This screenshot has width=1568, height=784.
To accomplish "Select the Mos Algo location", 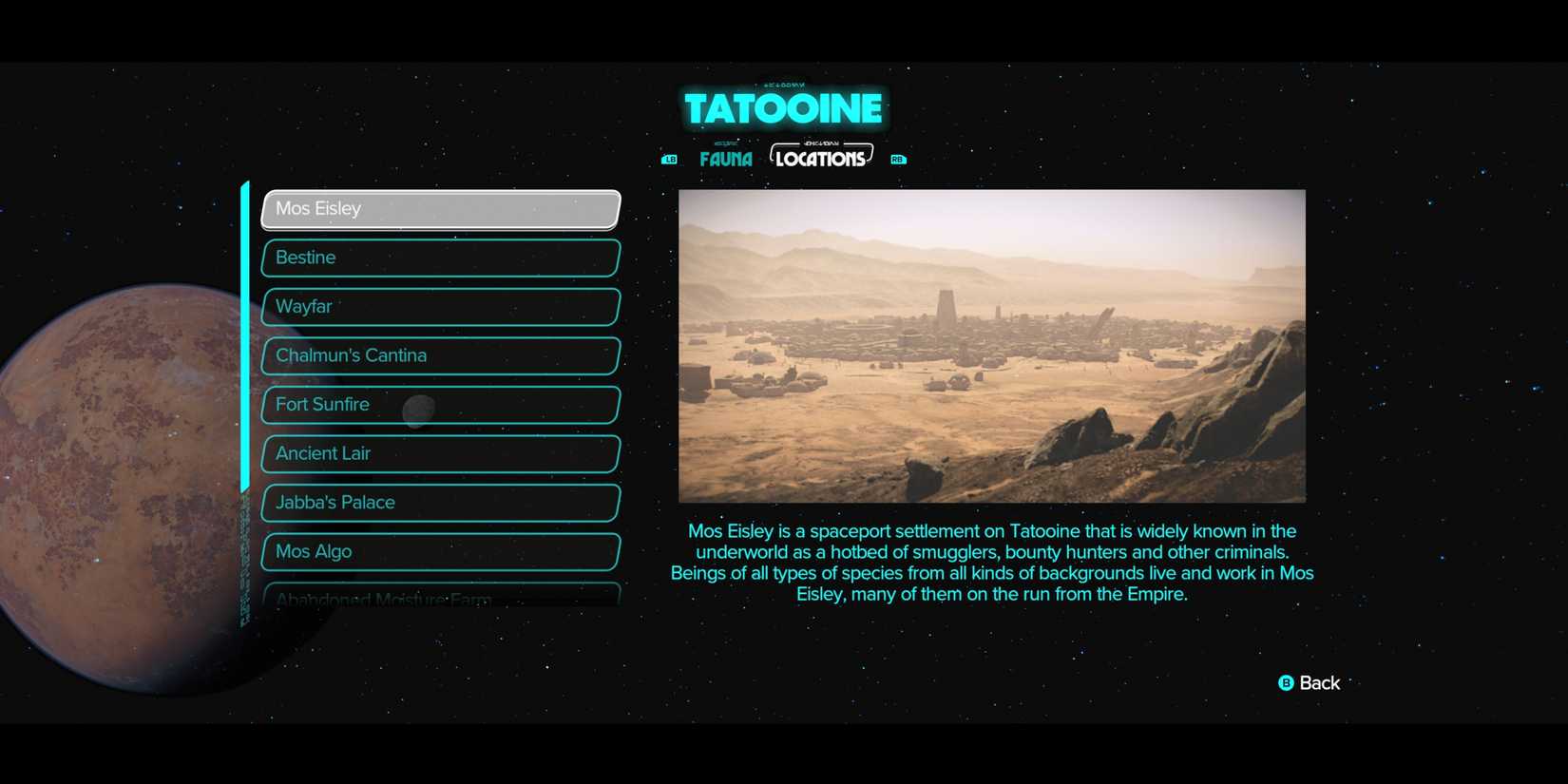I will pos(439,551).
